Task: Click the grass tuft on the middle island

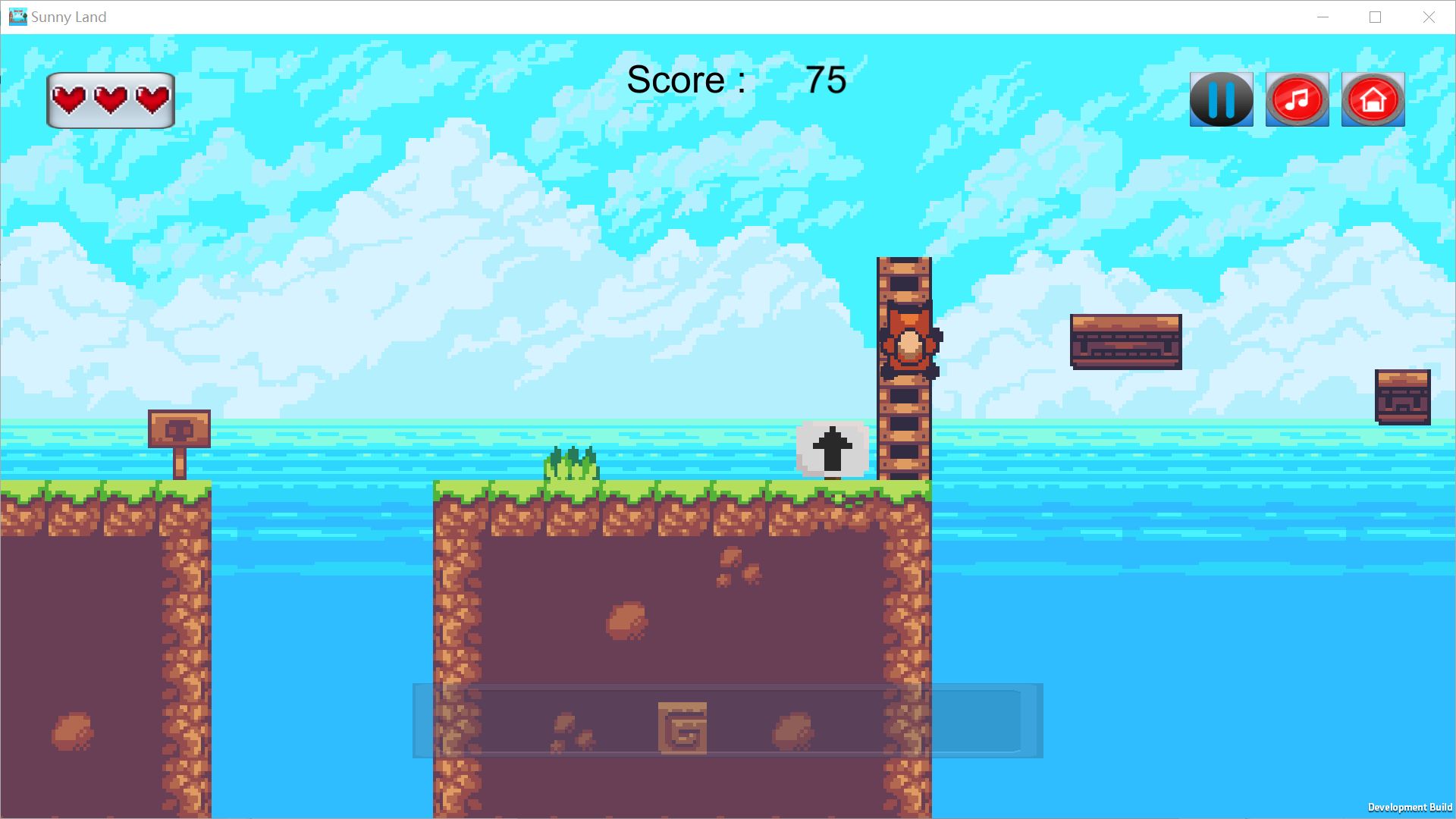Action: coord(570,463)
